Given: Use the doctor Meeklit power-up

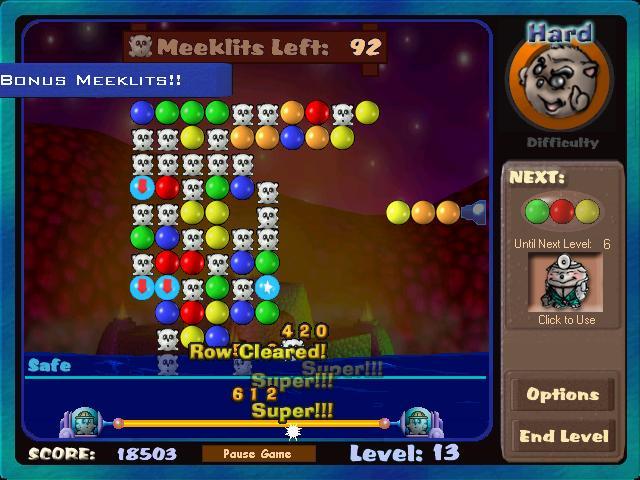Looking at the screenshot, I should (x=565, y=282).
